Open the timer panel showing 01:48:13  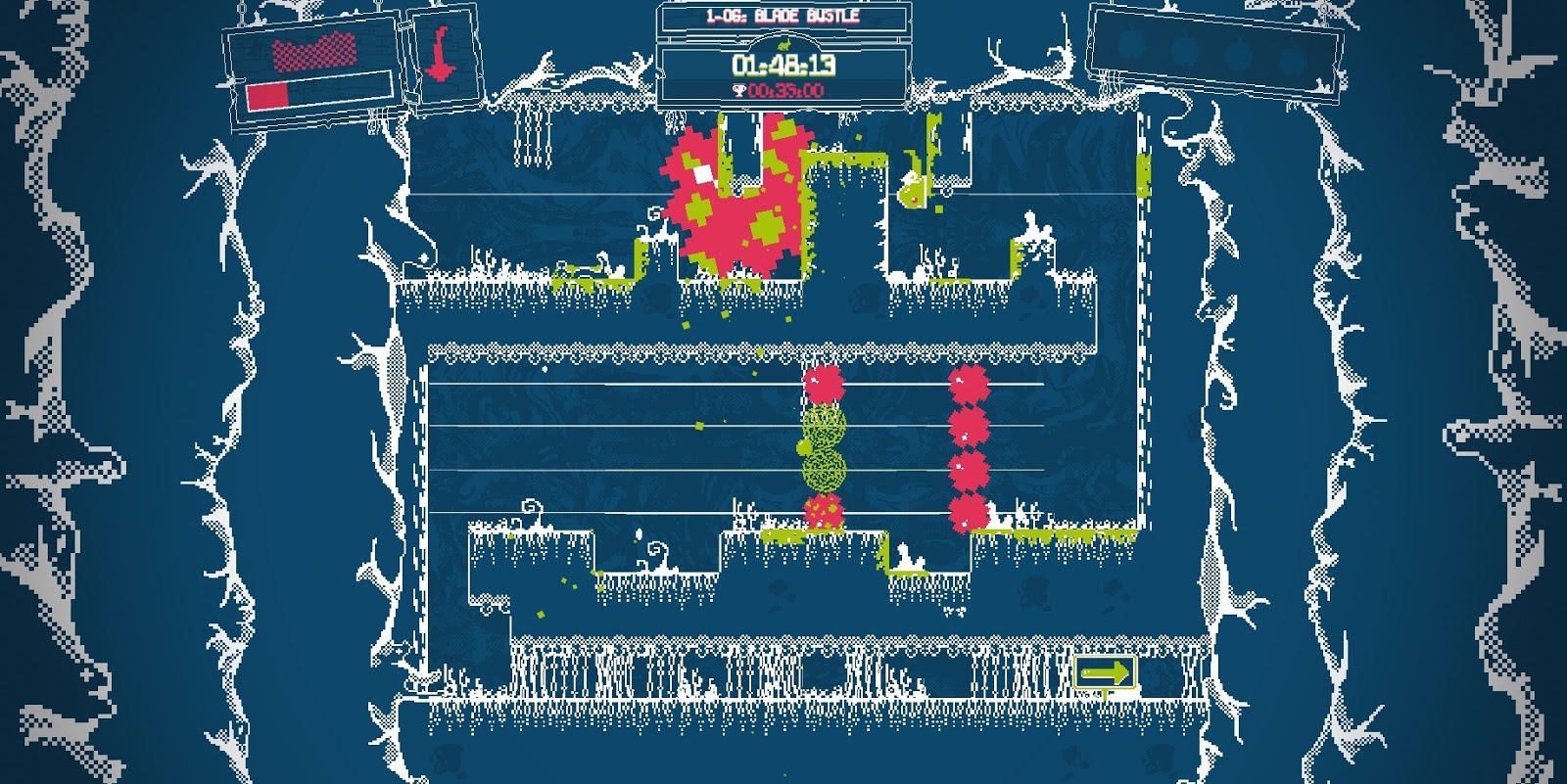tap(783, 67)
